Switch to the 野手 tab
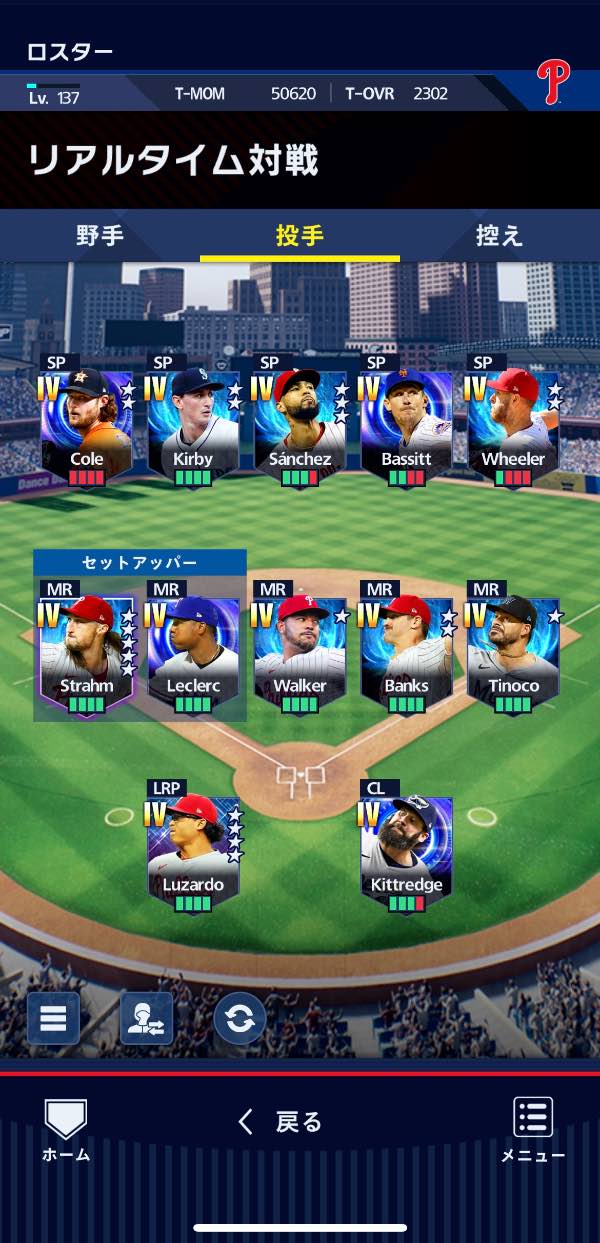This screenshot has height=1243, width=600. point(100,236)
